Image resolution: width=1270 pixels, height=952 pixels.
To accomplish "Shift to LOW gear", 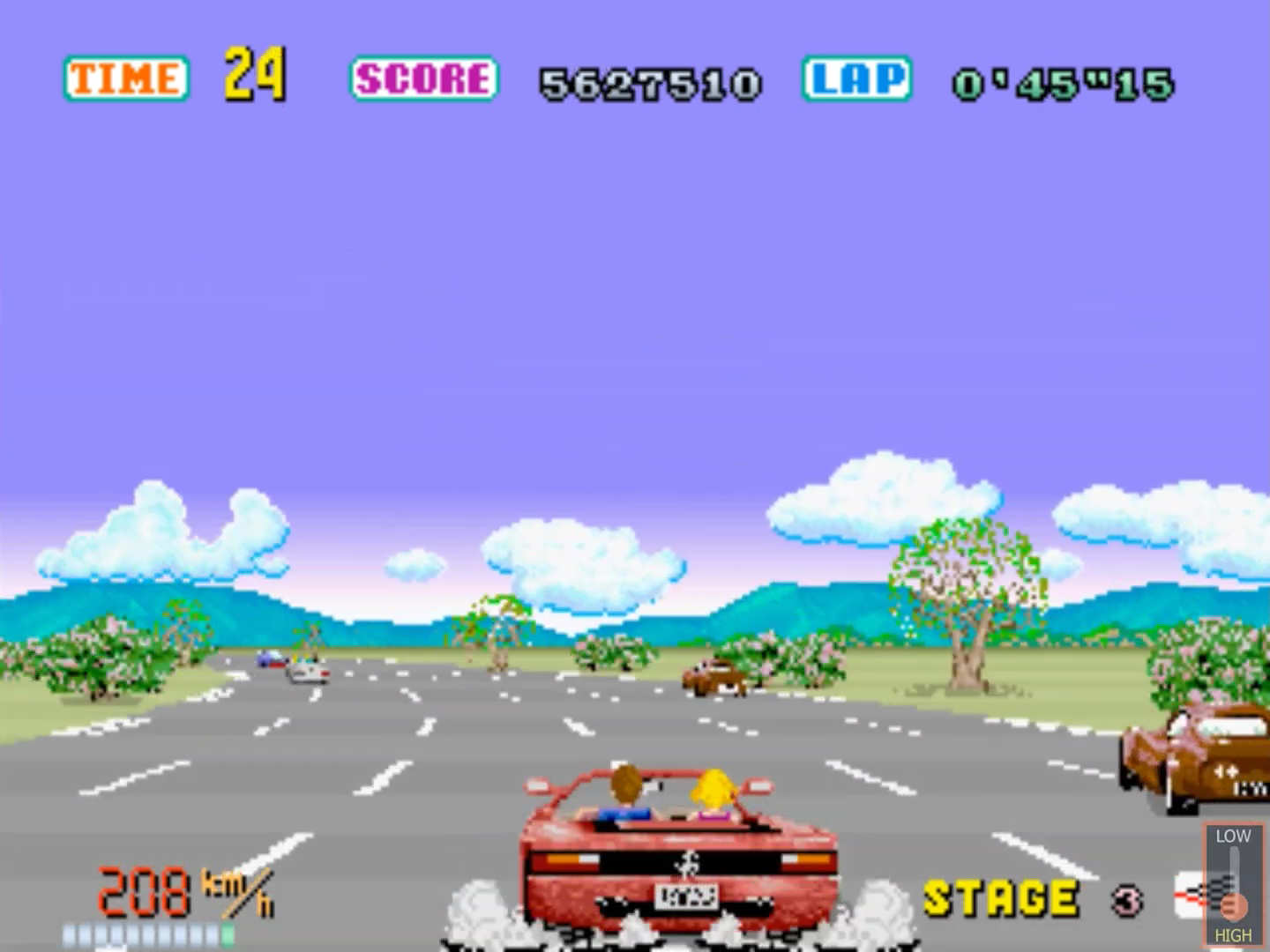I will [1233, 836].
